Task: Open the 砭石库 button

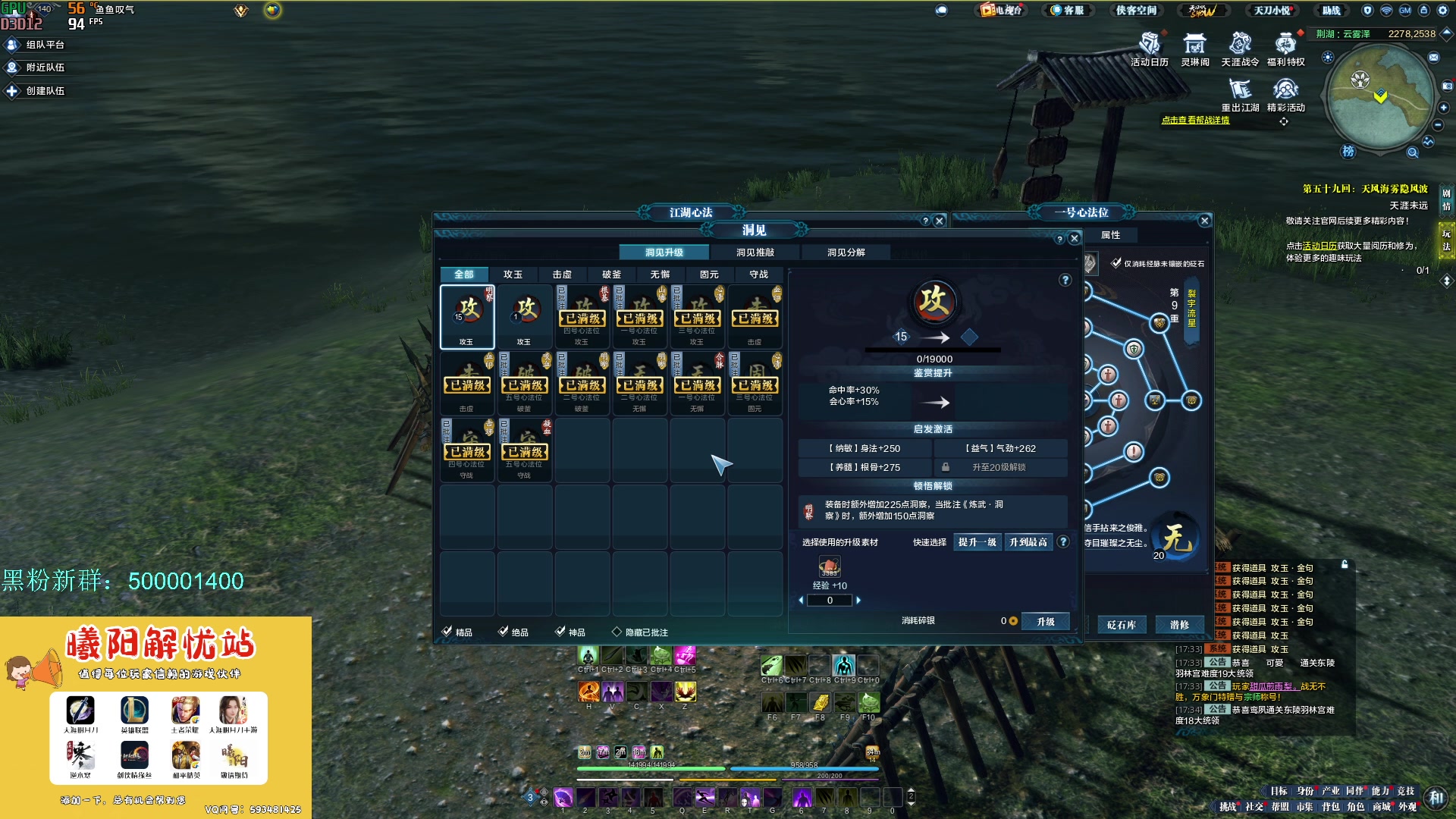Action: (1121, 625)
